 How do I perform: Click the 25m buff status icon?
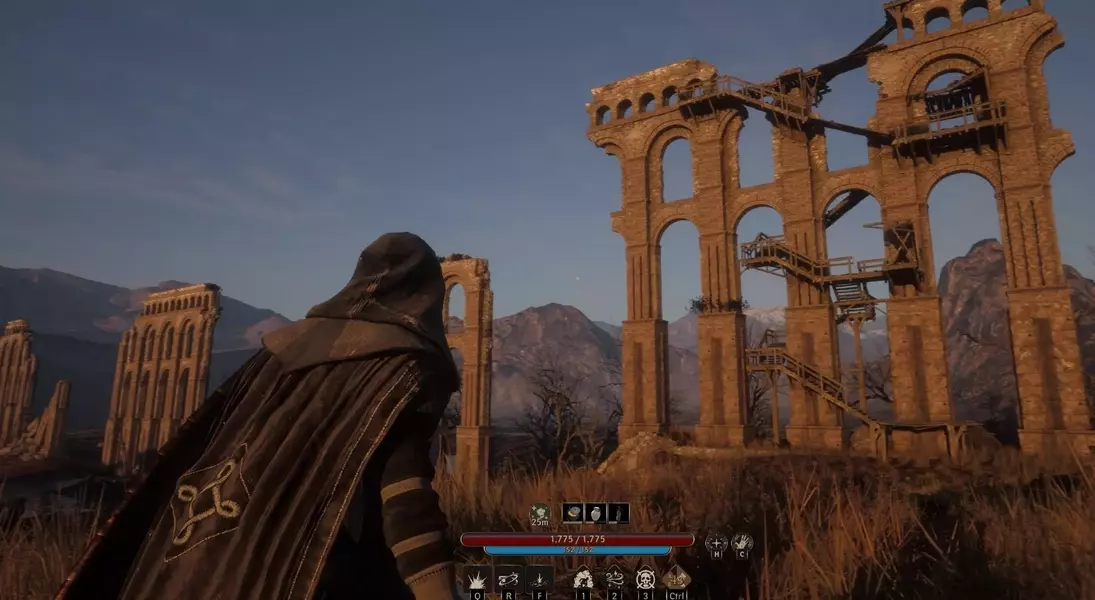pos(540,514)
